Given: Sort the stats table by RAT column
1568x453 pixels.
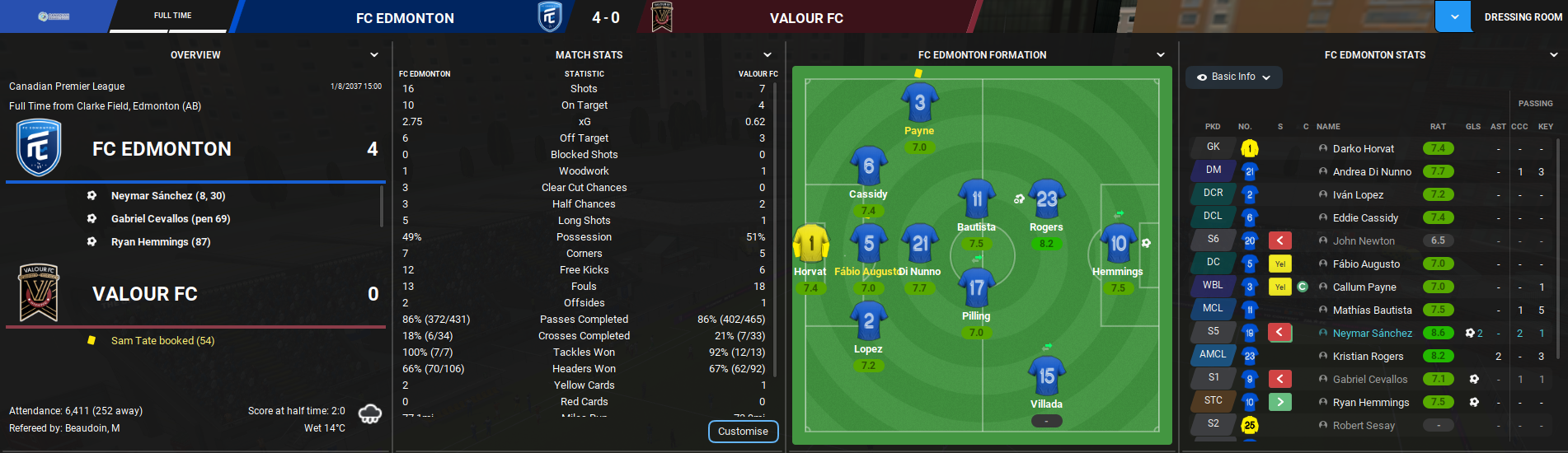Looking at the screenshot, I should click(1438, 127).
